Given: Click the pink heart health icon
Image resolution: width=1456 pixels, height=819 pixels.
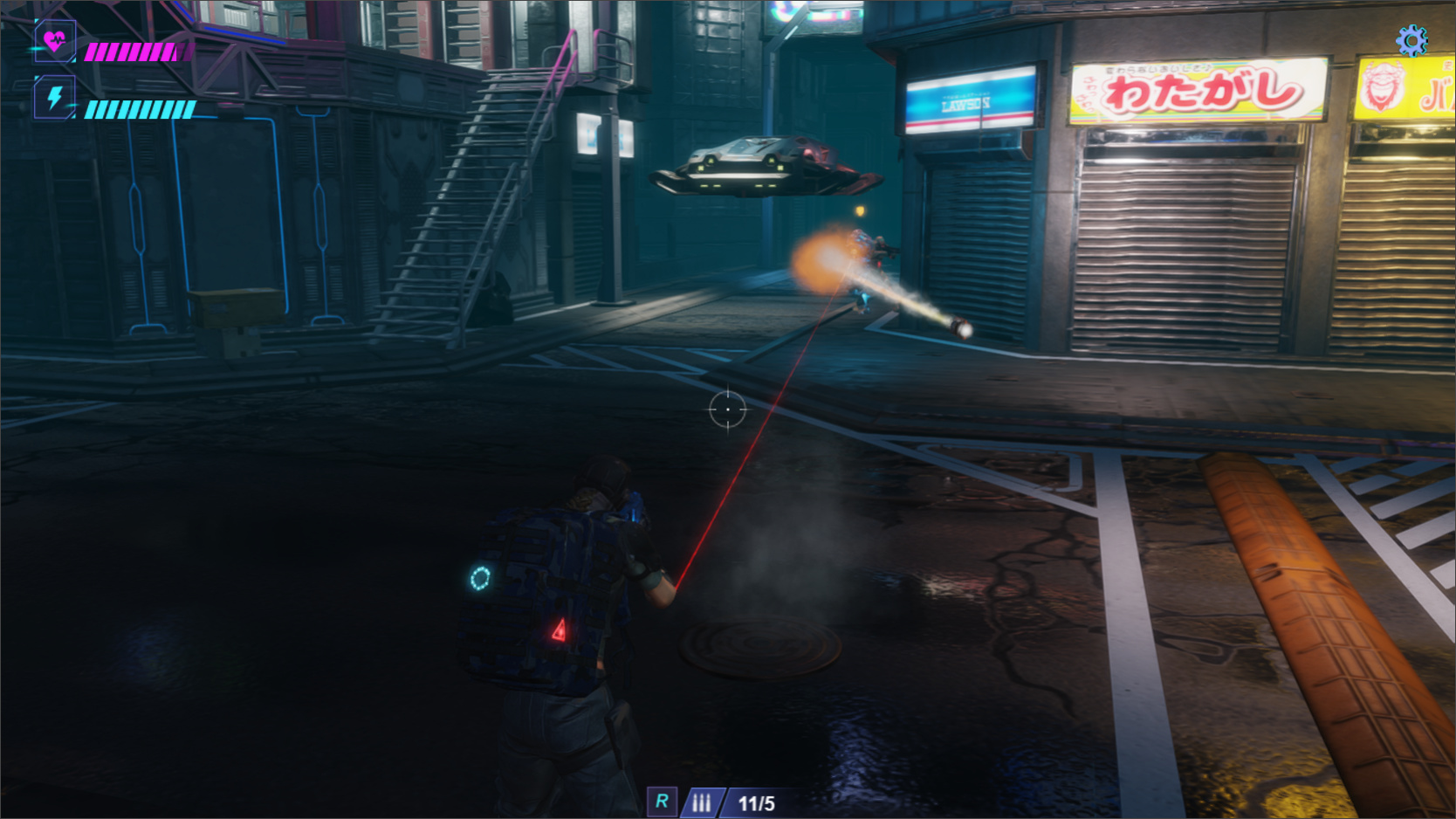Looking at the screenshot, I should pyautogui.click(x=54, y=41).
